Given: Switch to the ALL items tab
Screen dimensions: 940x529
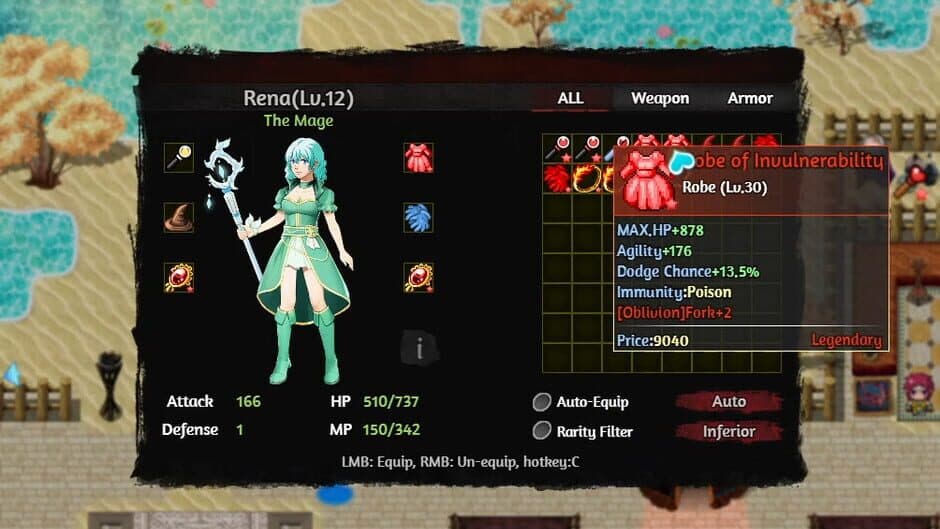Looking at the screenshot, I should tap(570, 98).
